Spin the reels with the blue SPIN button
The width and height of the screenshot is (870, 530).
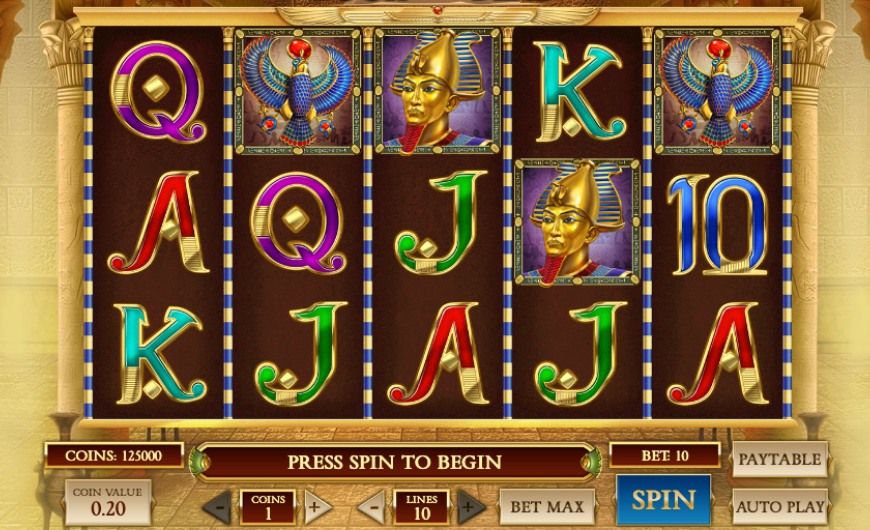click(x=663, y=500)
